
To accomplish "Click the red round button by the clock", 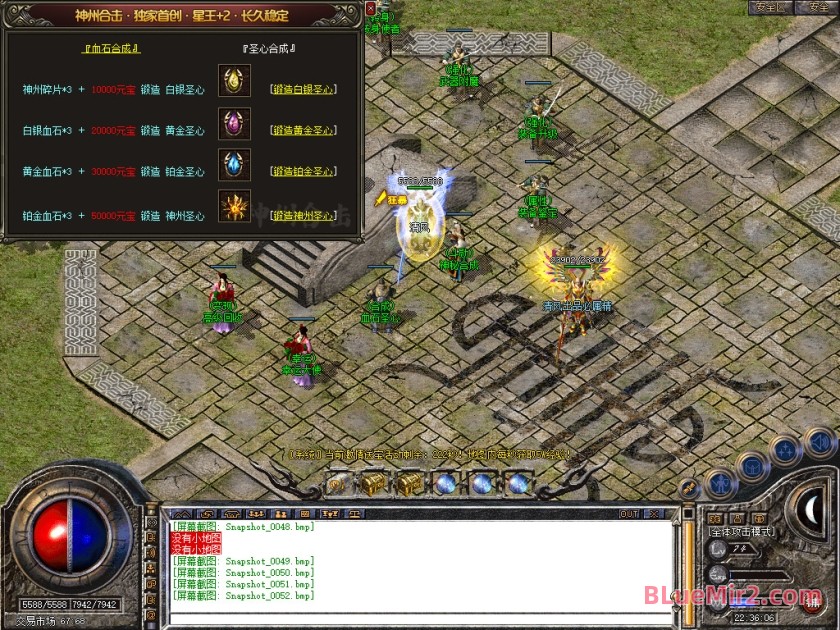I will coord(810,599).
